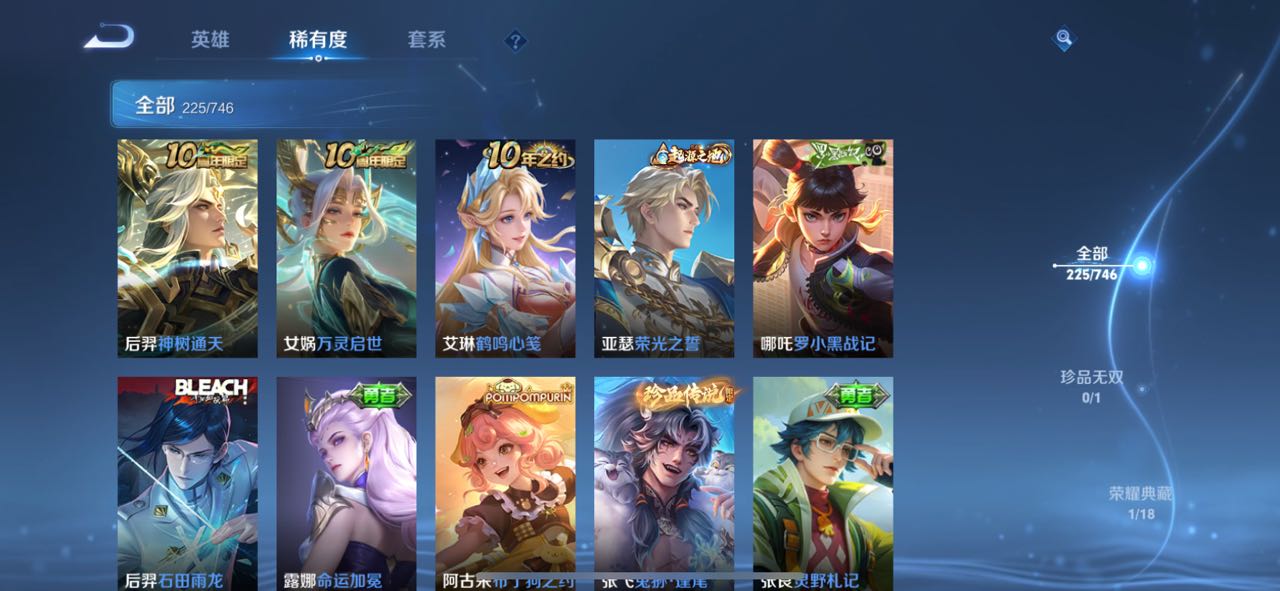Select the 稀有度 tab
Viewport: 1280px width, 591px height.
pyautogui.click(x=318, y=40)
